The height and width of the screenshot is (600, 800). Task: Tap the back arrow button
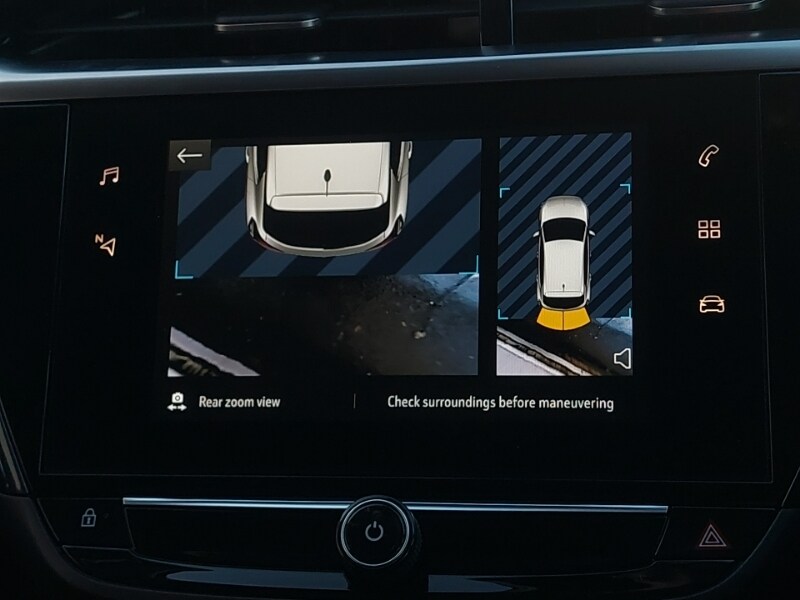[x=189, y=155]
